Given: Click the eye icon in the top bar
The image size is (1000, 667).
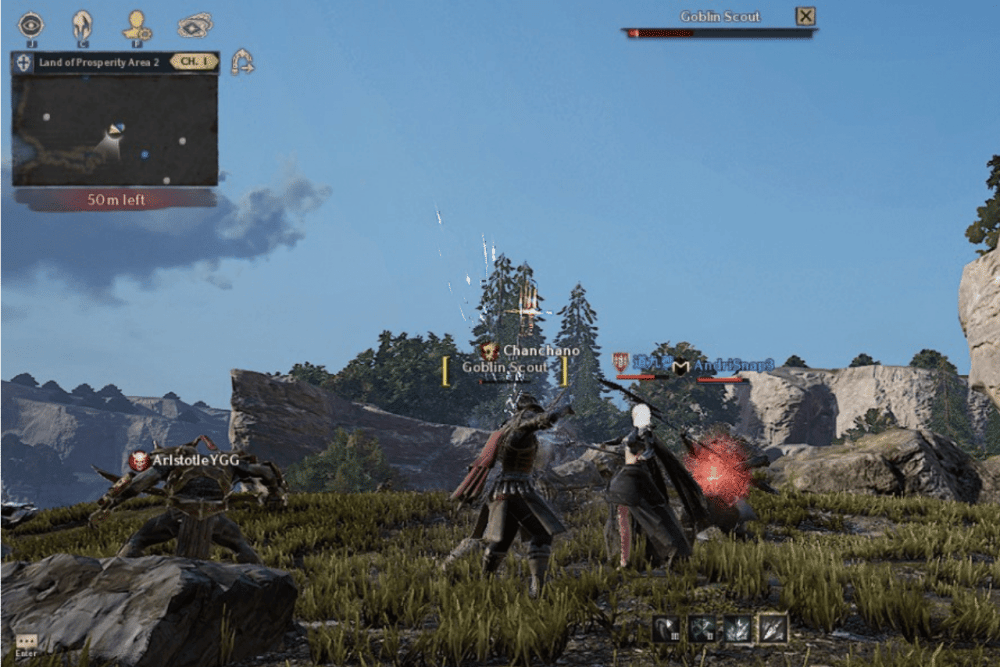Looking at the screenshot, I should pos(31,24).
